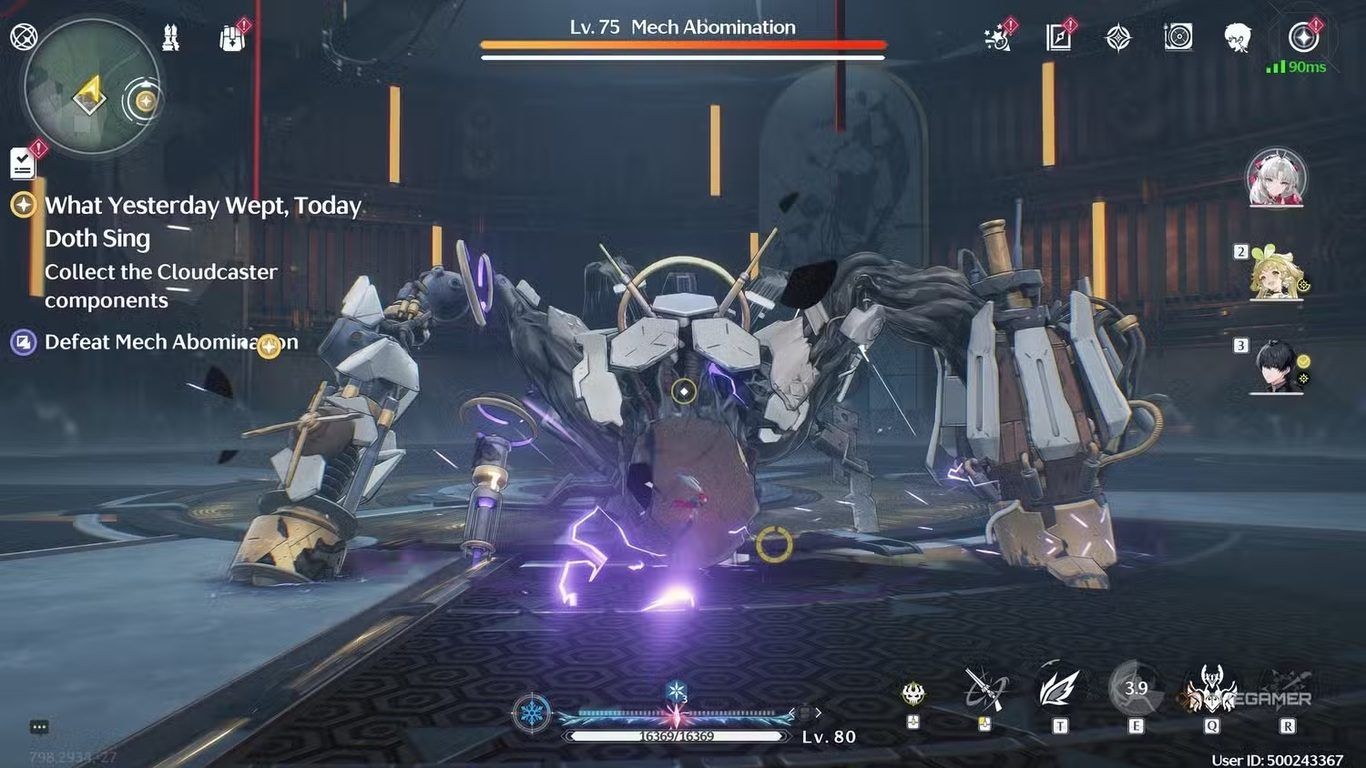Use the skill showing 3.9 cooldown
This screenshot has height=768, width=1366.
(x=1135, y=689)
